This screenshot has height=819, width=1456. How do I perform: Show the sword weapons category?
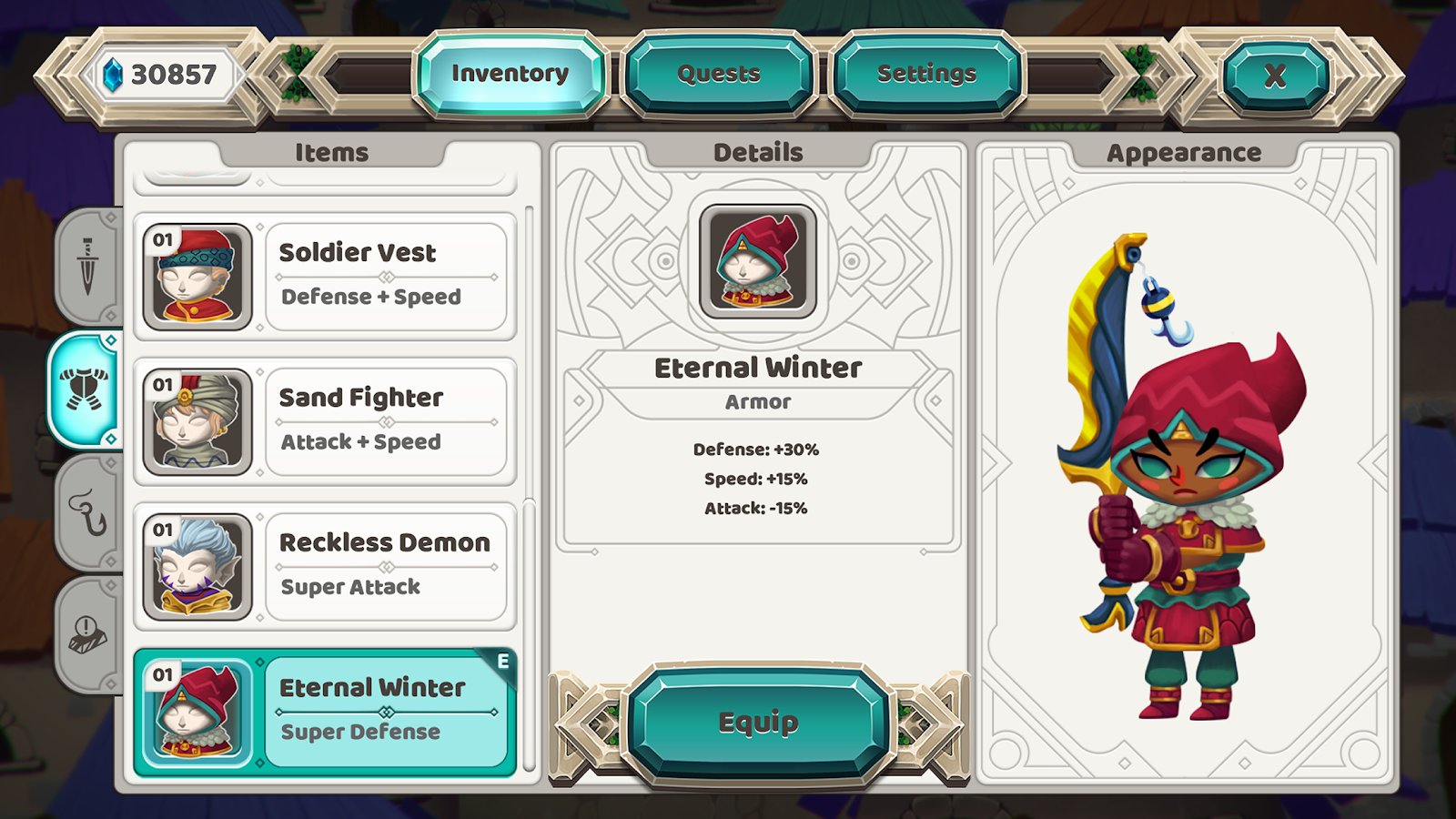(87, 267)
